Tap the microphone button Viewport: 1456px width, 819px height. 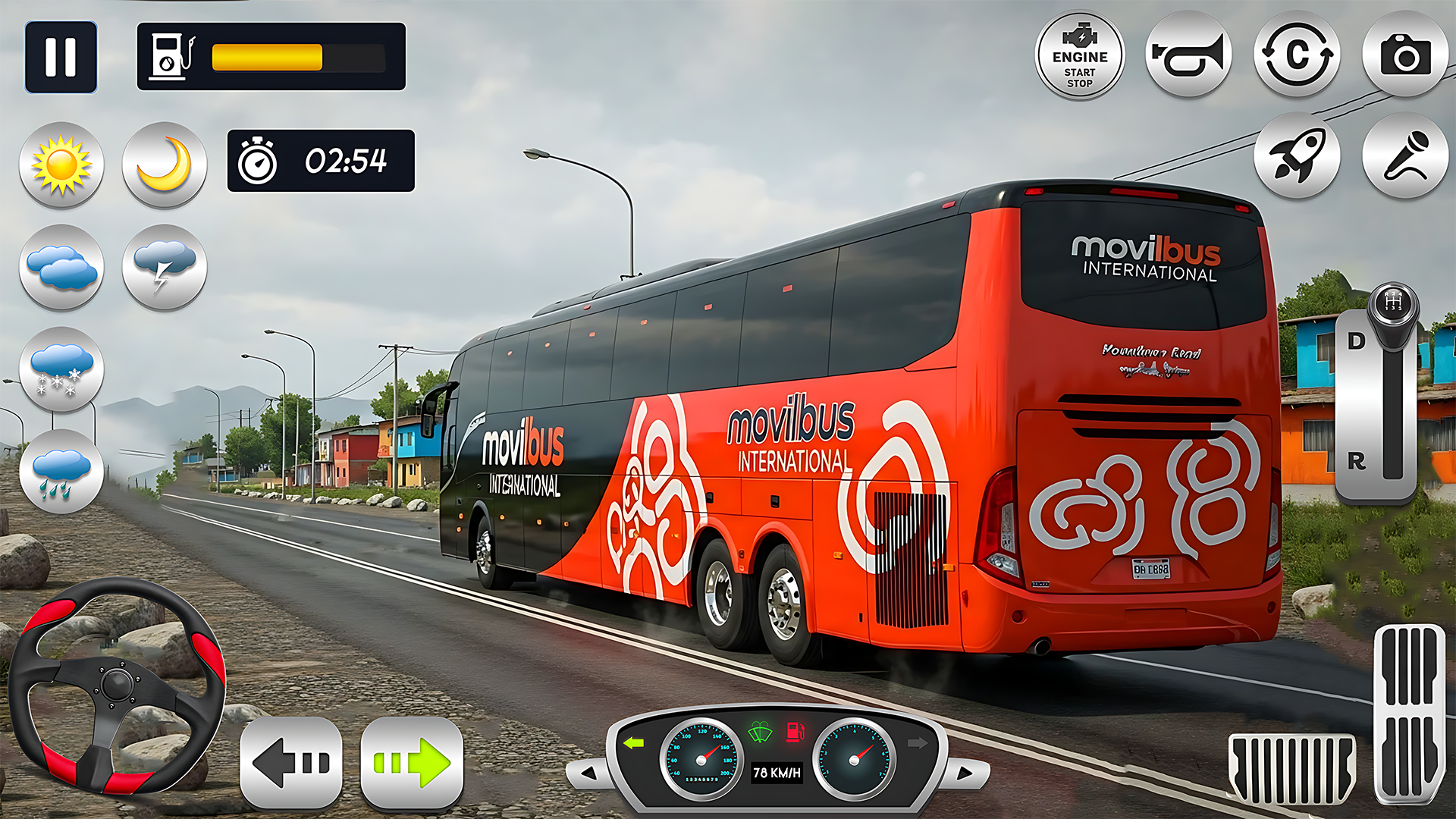1405,155
